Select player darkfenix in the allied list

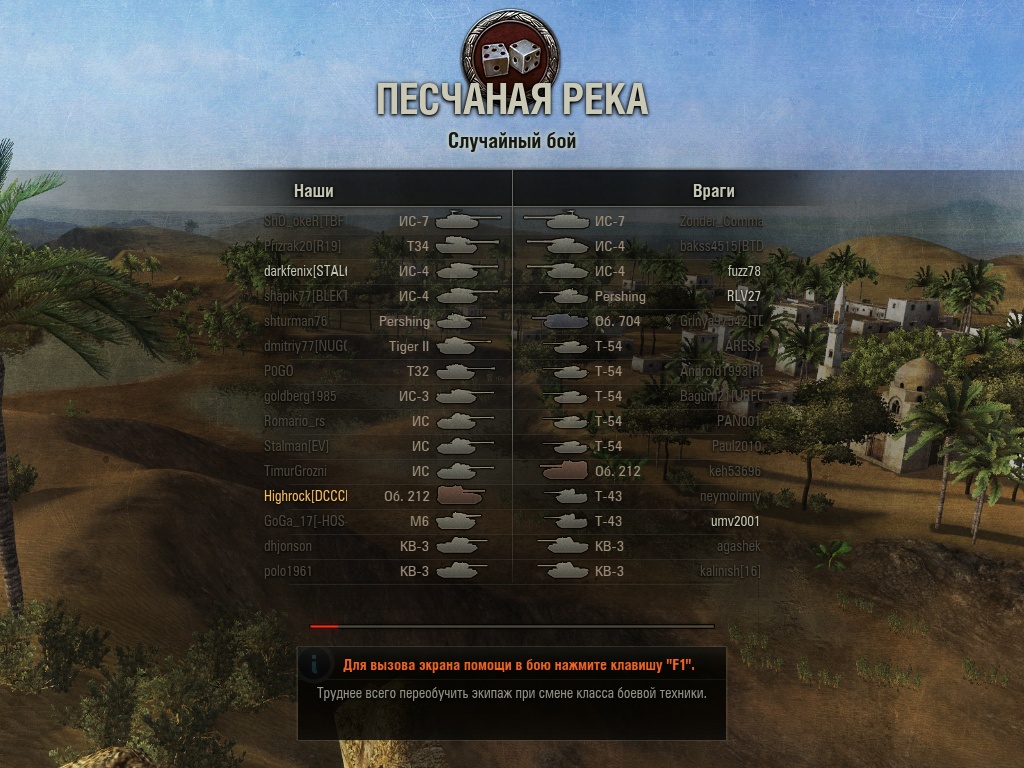click(x=305, y=271)
